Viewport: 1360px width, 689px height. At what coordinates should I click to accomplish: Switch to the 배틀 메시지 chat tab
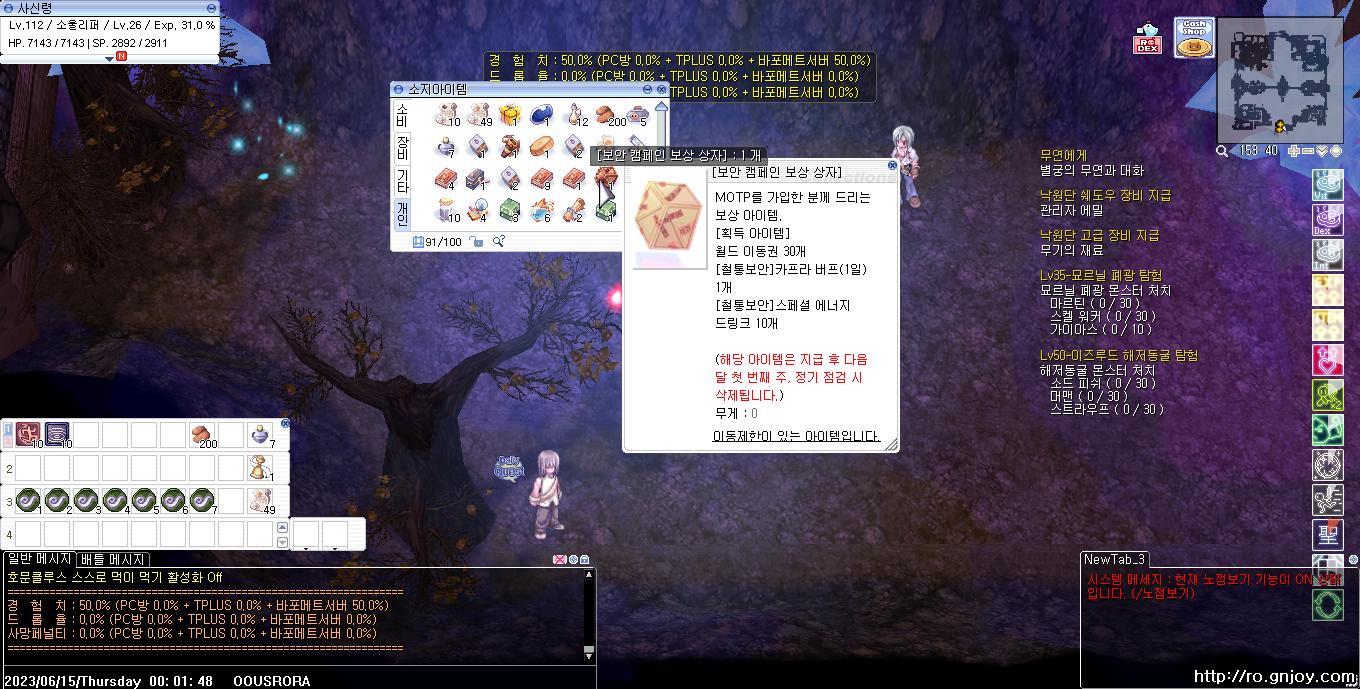(x=113, y=559)
